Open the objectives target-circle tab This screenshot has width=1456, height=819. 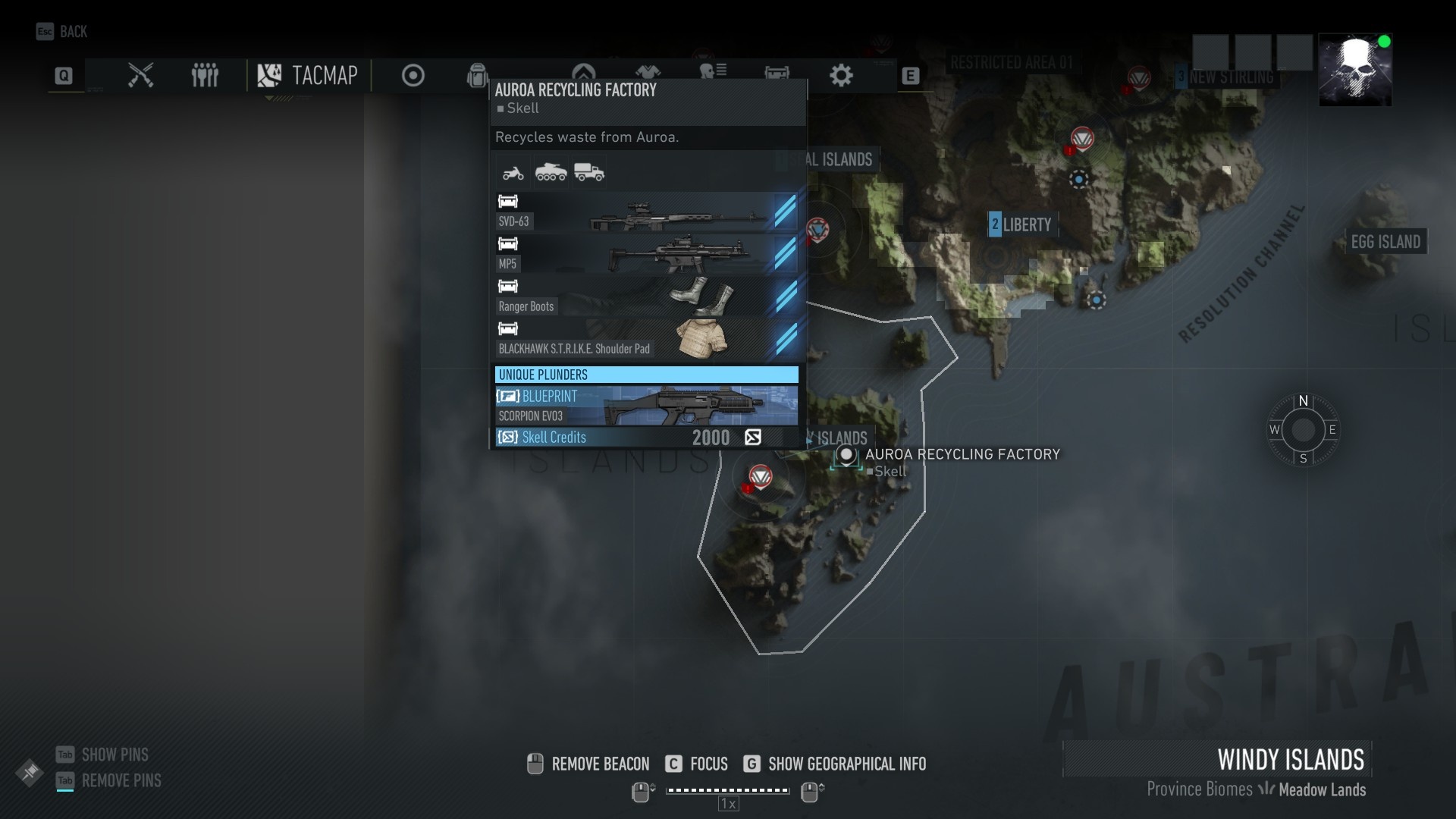[x=413, y=75]
